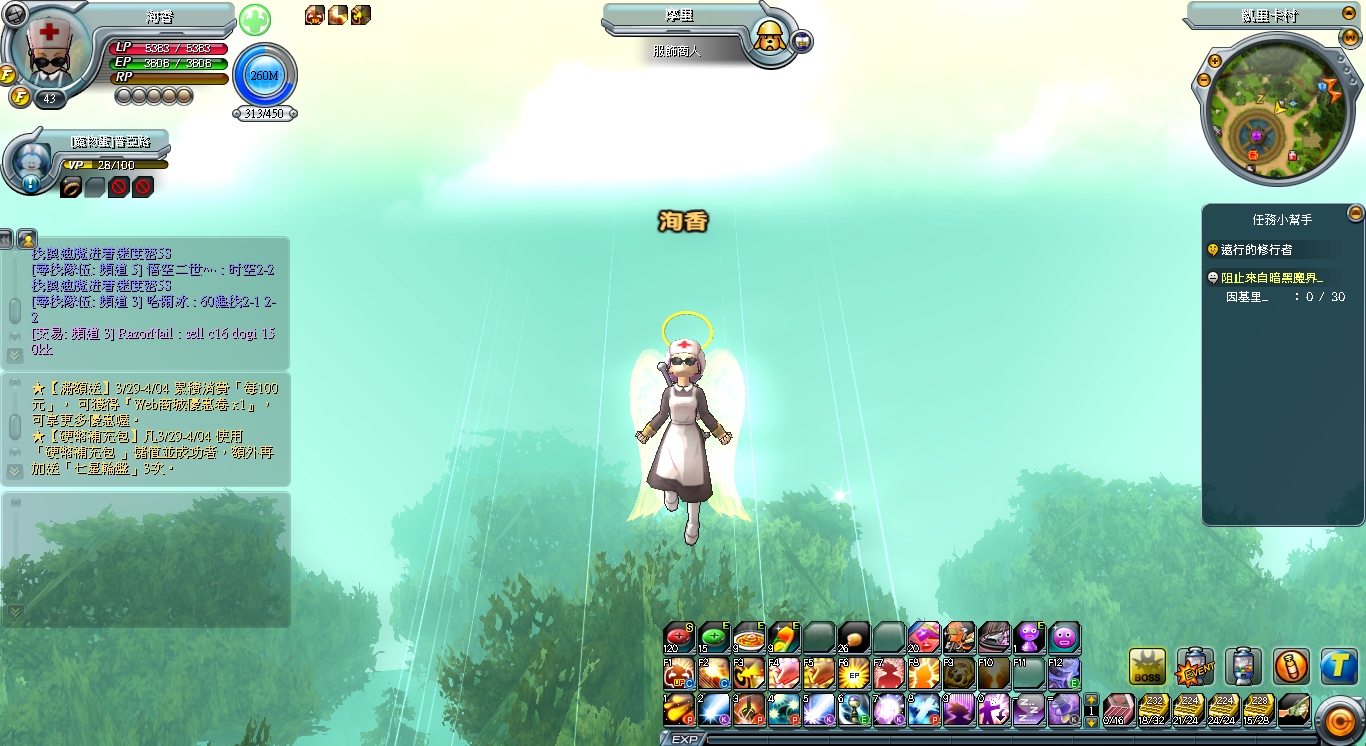Use the green capsule item numbered 15
Viewport: 1366px width, 746px height.
pyautogui.click(x=714, y=637)
